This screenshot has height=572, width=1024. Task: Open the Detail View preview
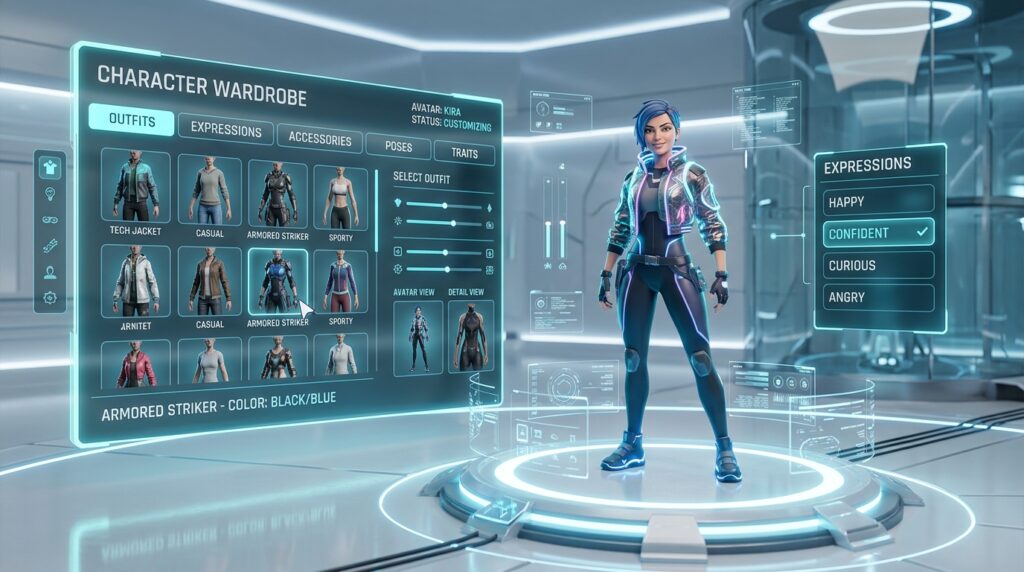click(470, 337)
